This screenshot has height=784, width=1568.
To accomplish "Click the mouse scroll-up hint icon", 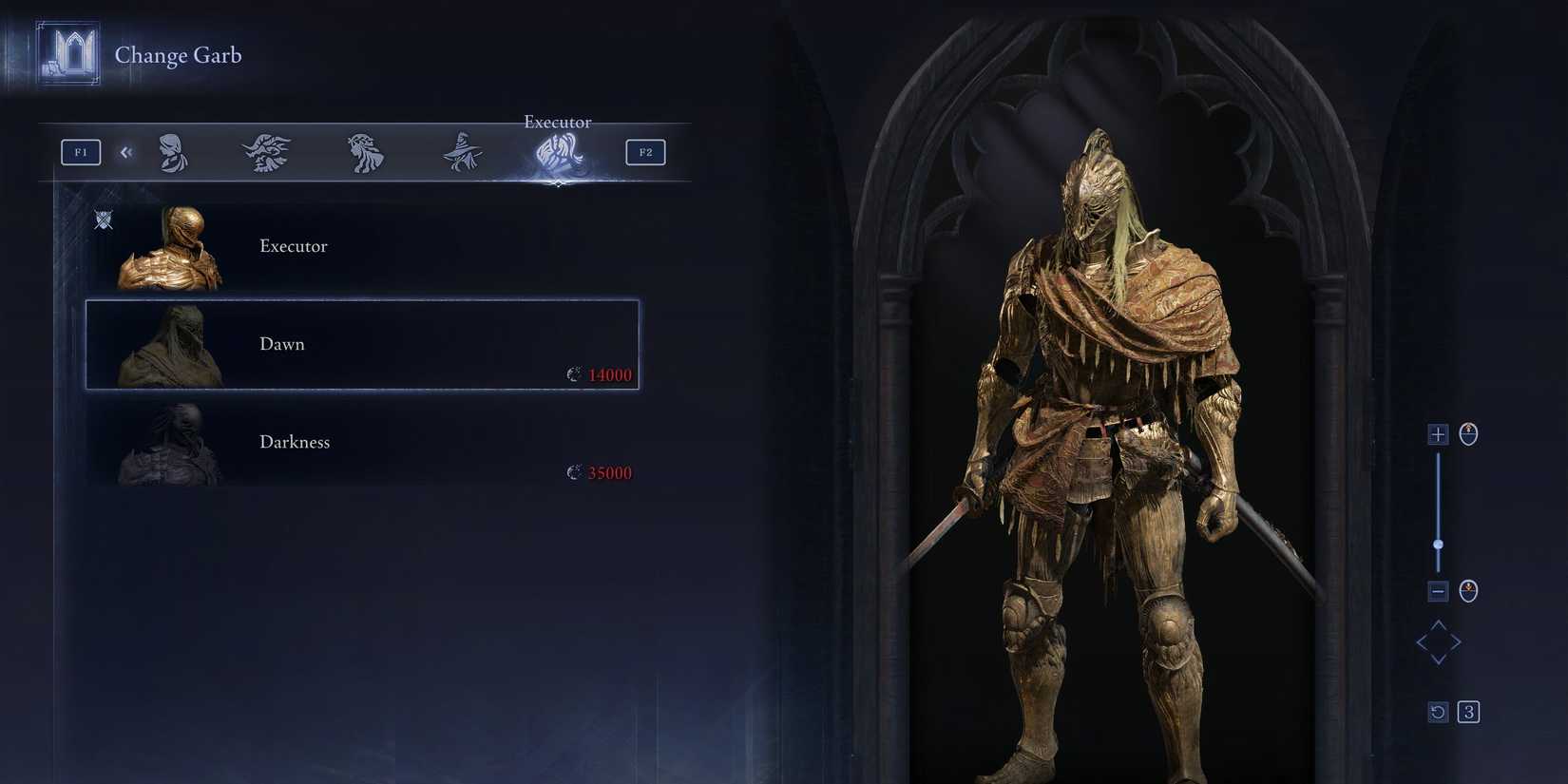I will coord(1466,434).
